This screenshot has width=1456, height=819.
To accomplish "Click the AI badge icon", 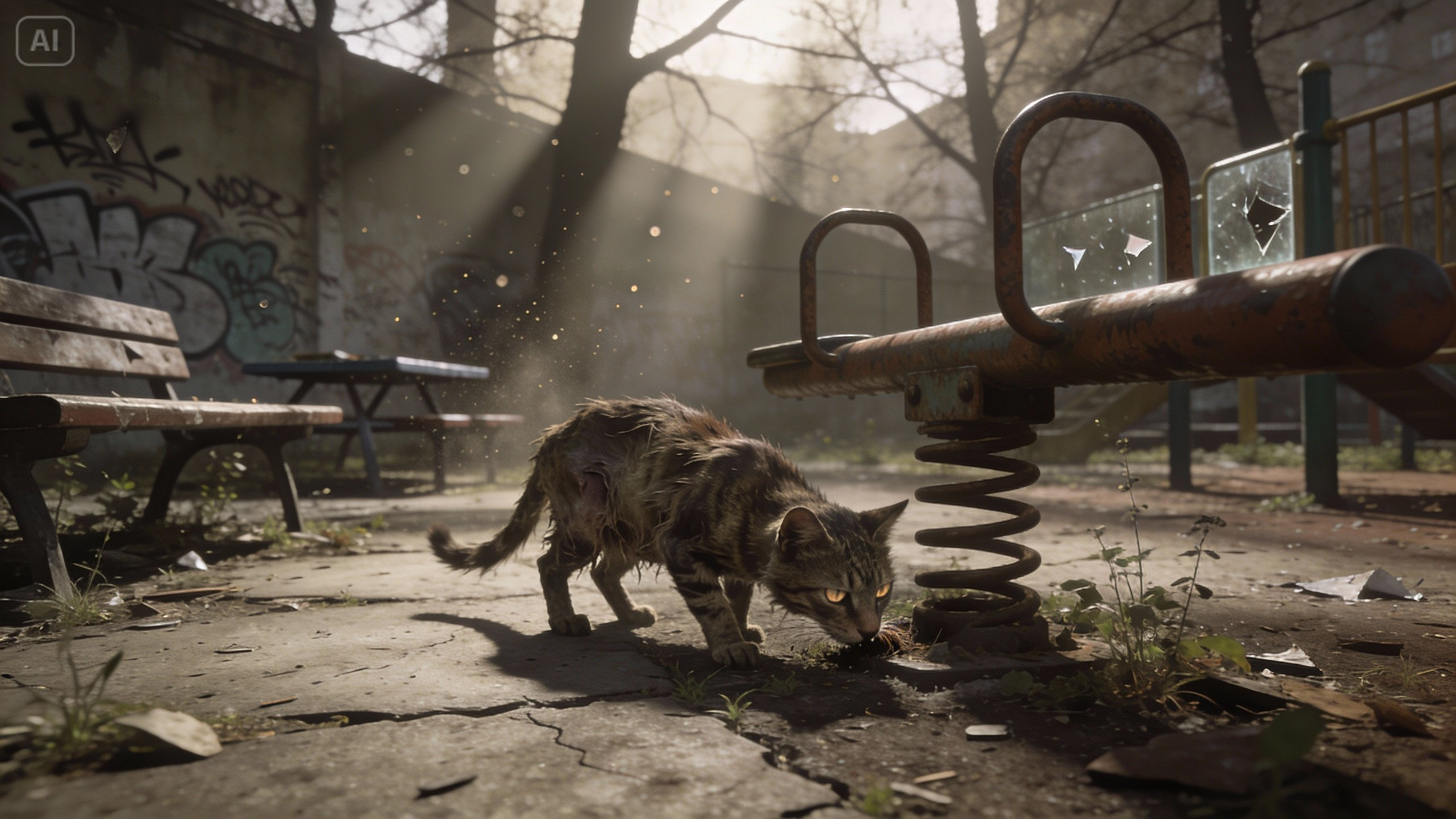I will coord(45,40).
